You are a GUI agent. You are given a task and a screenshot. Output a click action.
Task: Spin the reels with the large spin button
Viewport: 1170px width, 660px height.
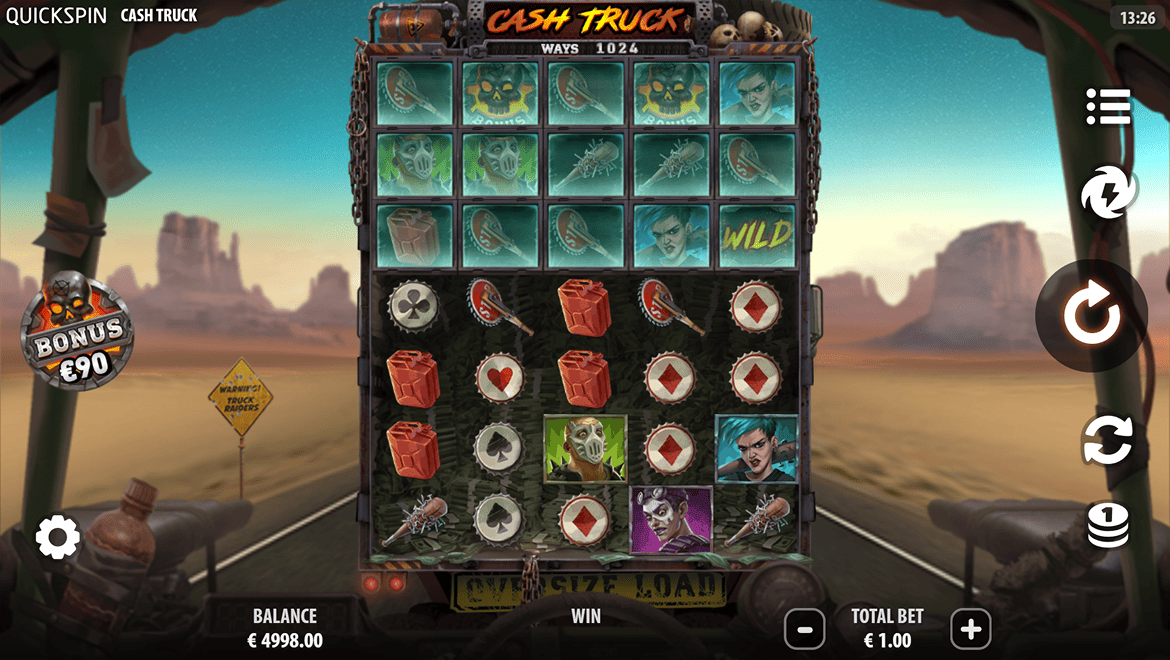1091,316
